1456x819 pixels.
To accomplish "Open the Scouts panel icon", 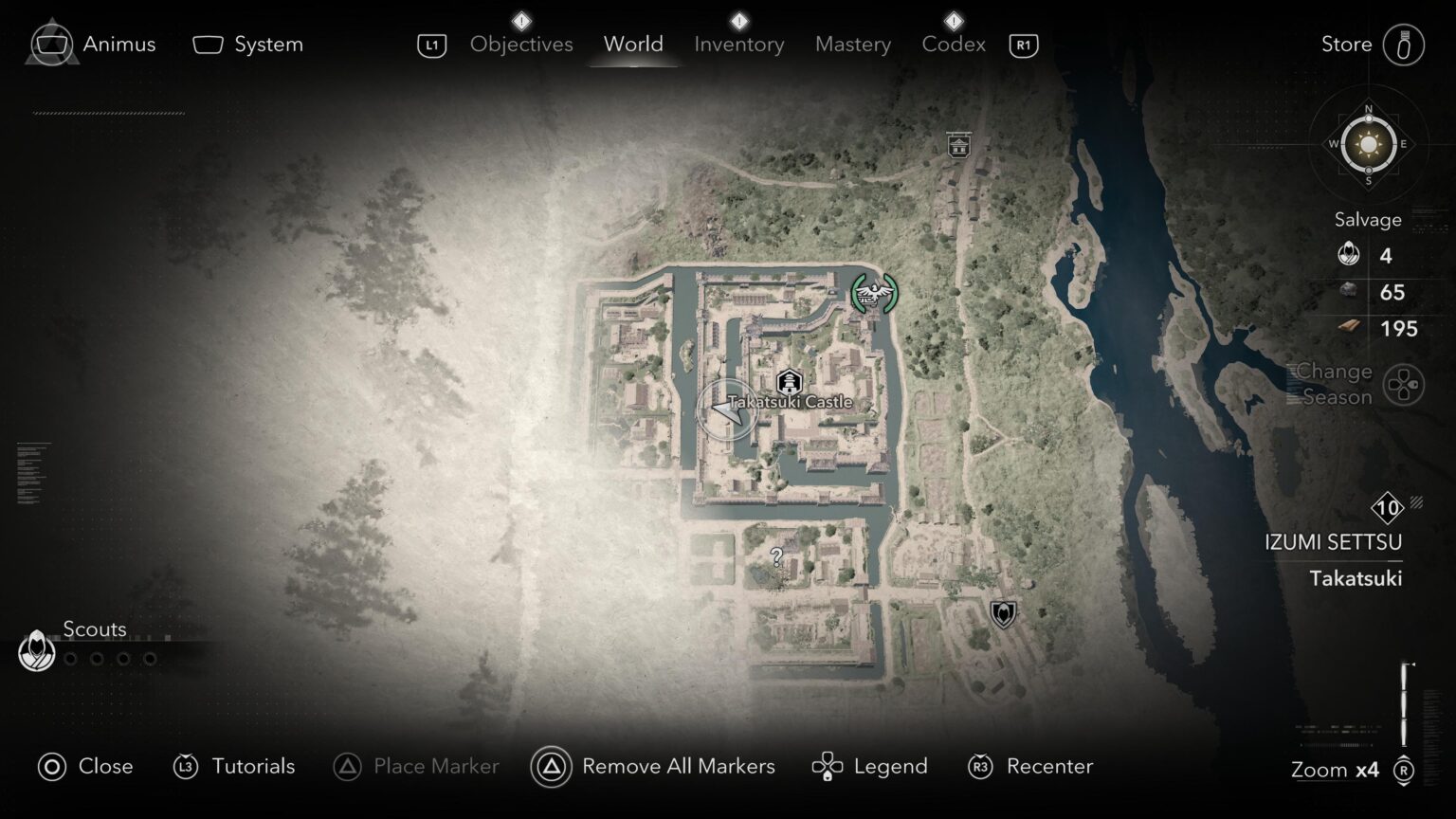I will 36,651.
